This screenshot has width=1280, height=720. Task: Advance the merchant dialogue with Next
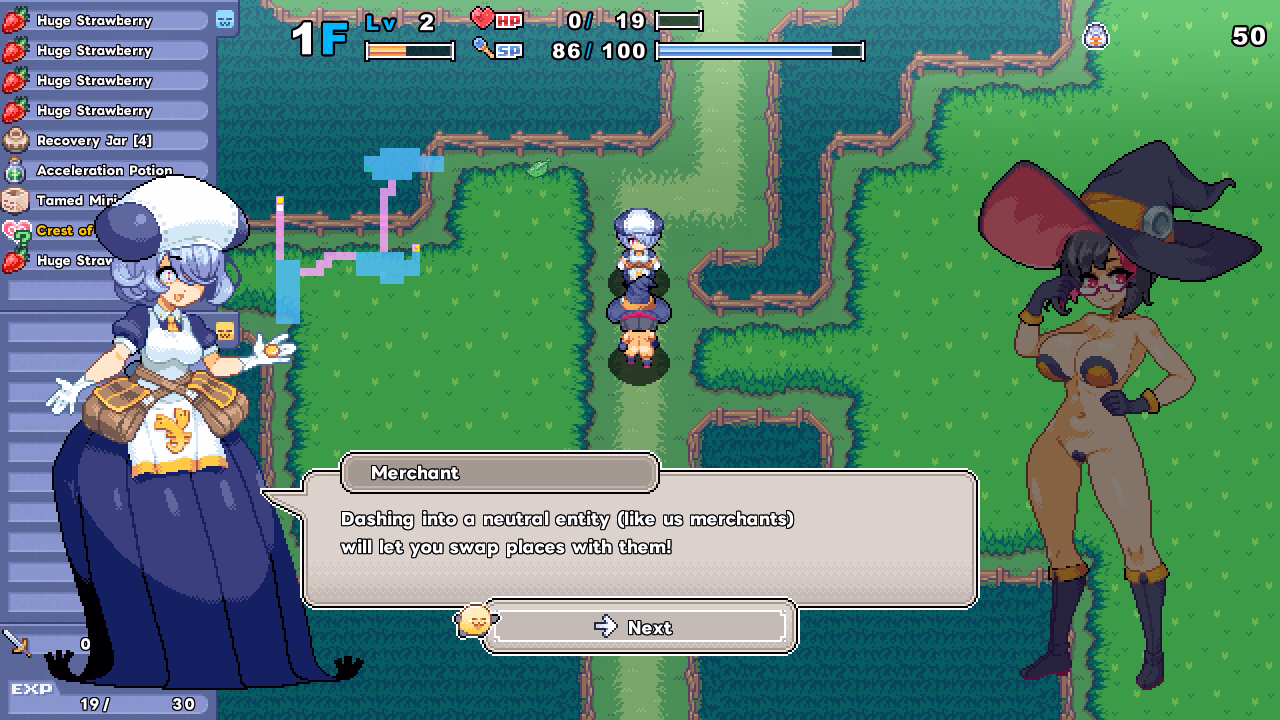[x=639, y=627]
